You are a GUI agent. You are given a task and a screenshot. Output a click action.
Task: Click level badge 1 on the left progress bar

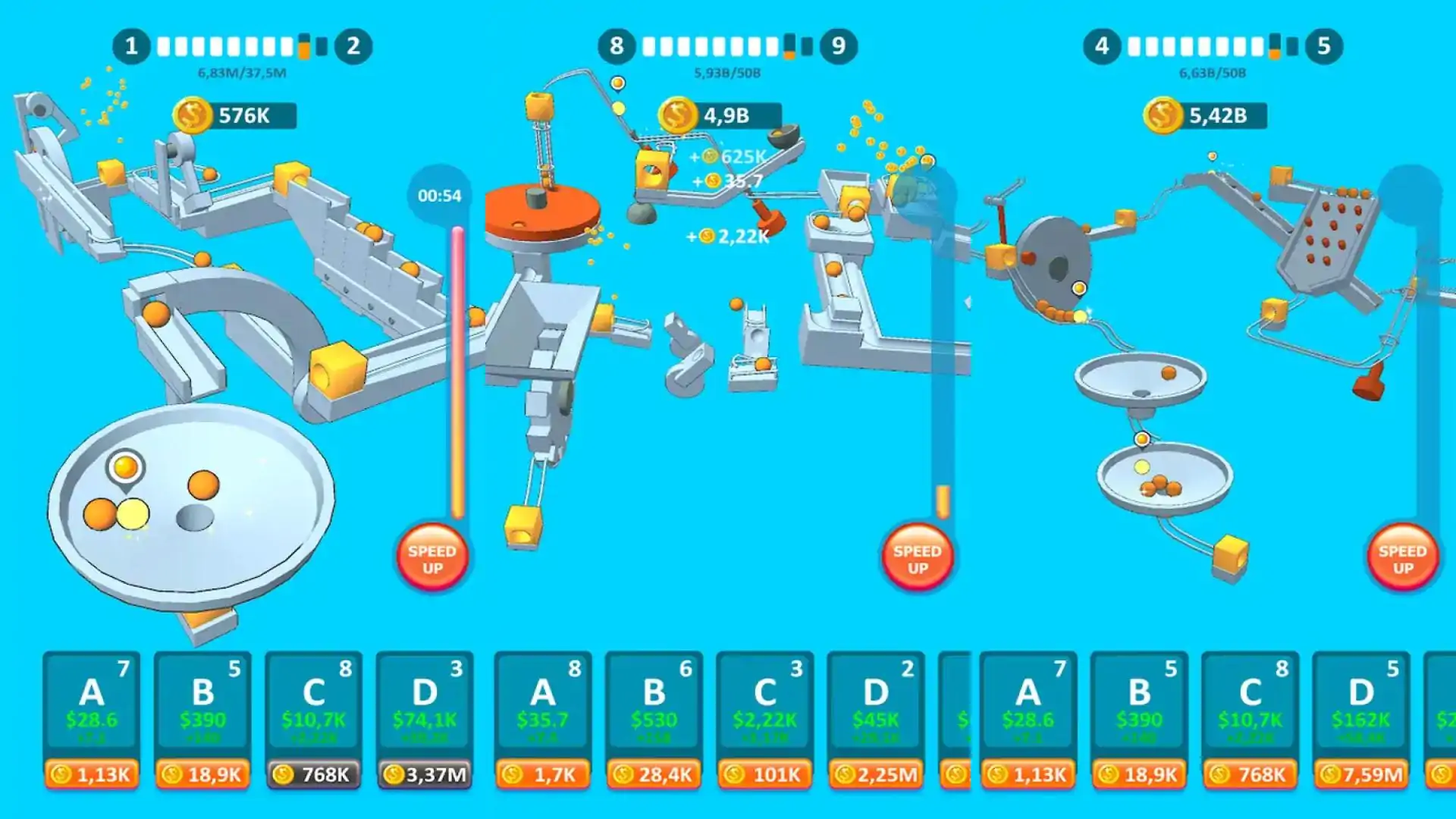click(x=133, y=45)
